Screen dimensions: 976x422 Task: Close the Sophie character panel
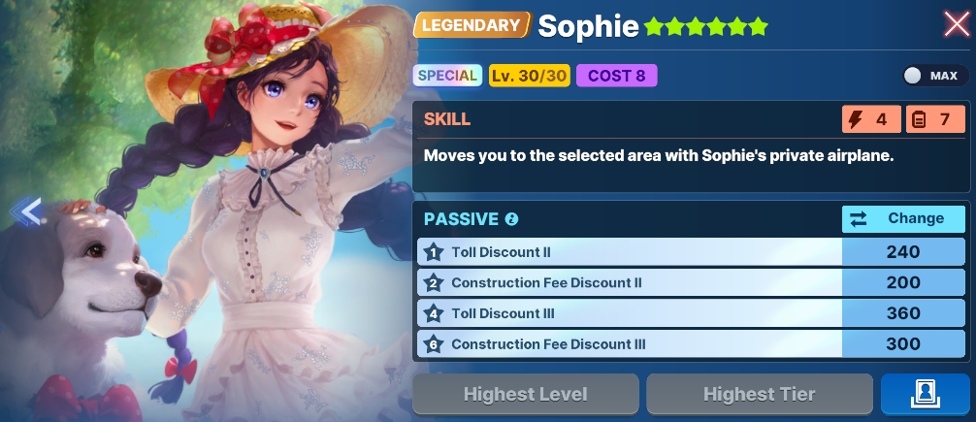click(x=956, y=24)
